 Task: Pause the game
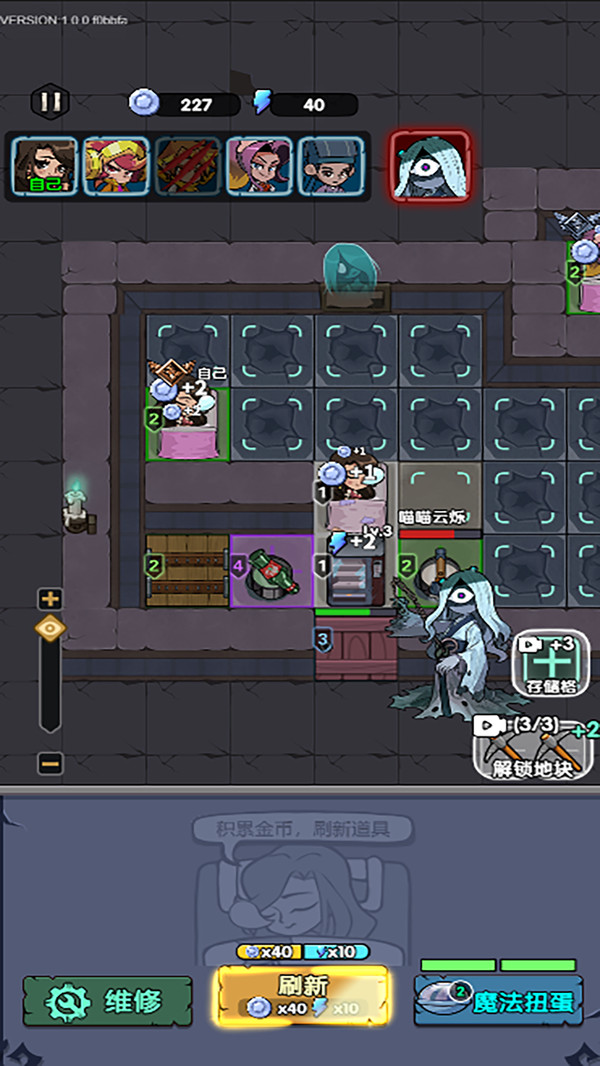tap(50, 101)
